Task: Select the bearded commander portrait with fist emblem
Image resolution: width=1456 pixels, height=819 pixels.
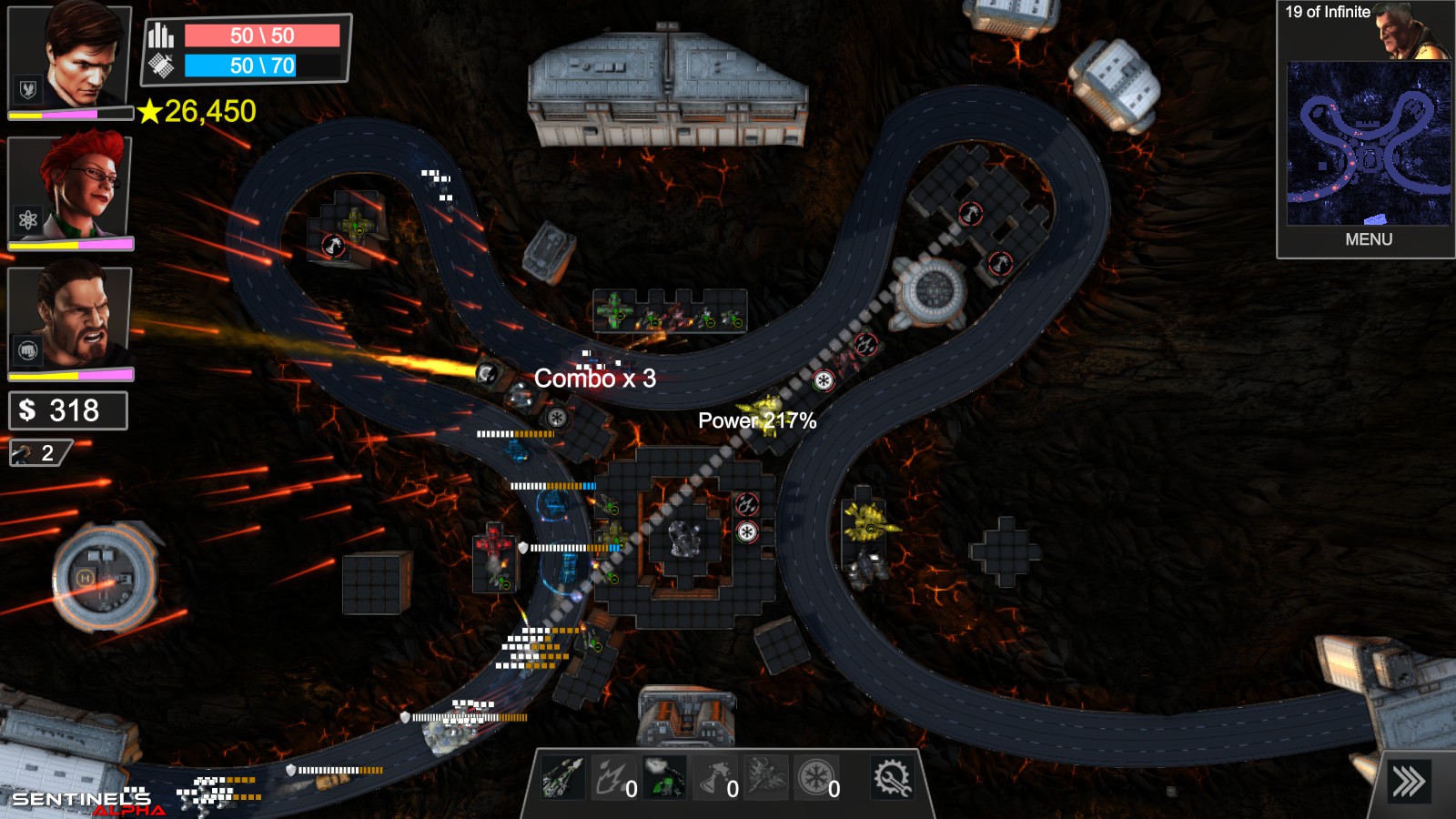Action: click(71, 318)
